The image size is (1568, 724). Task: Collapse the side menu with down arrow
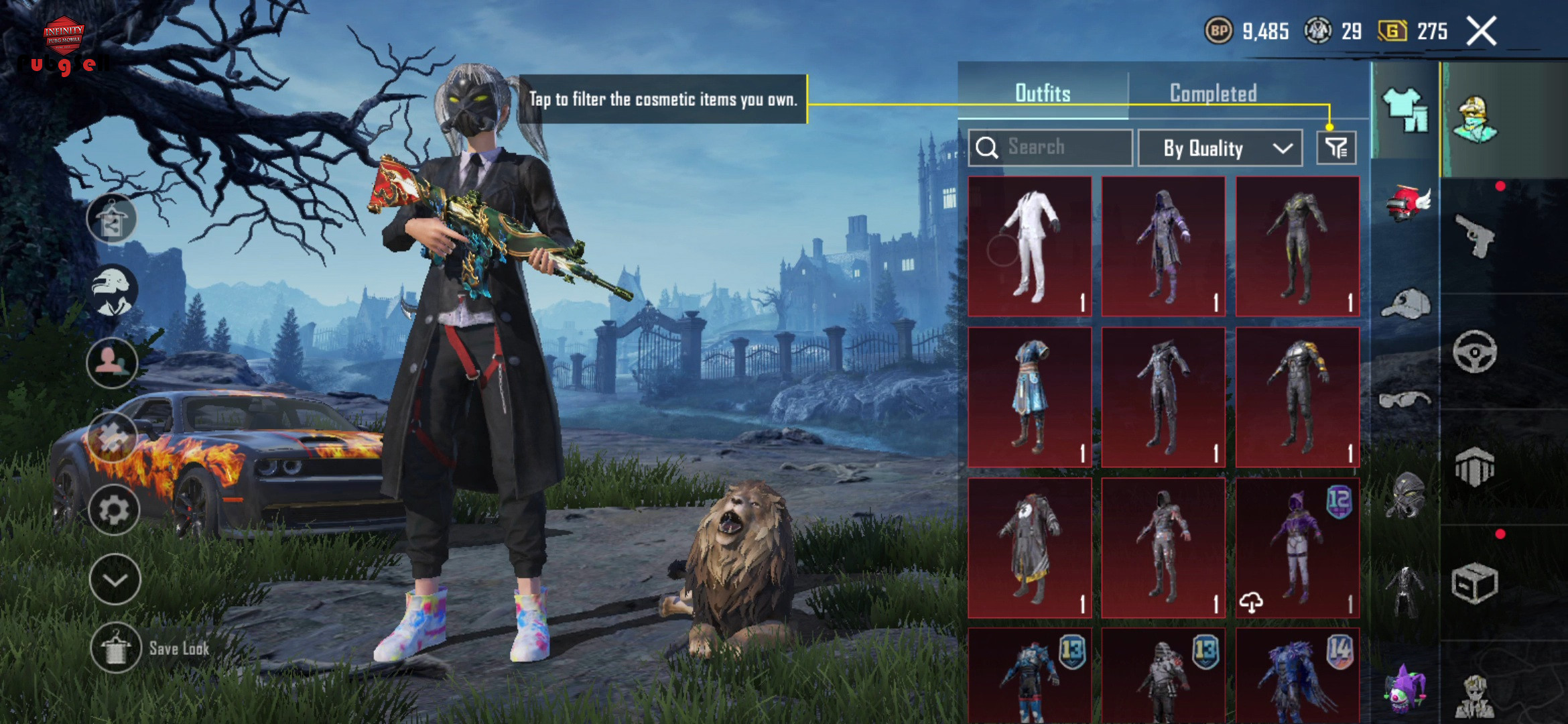pyautogui.click(x=115, y=579)
